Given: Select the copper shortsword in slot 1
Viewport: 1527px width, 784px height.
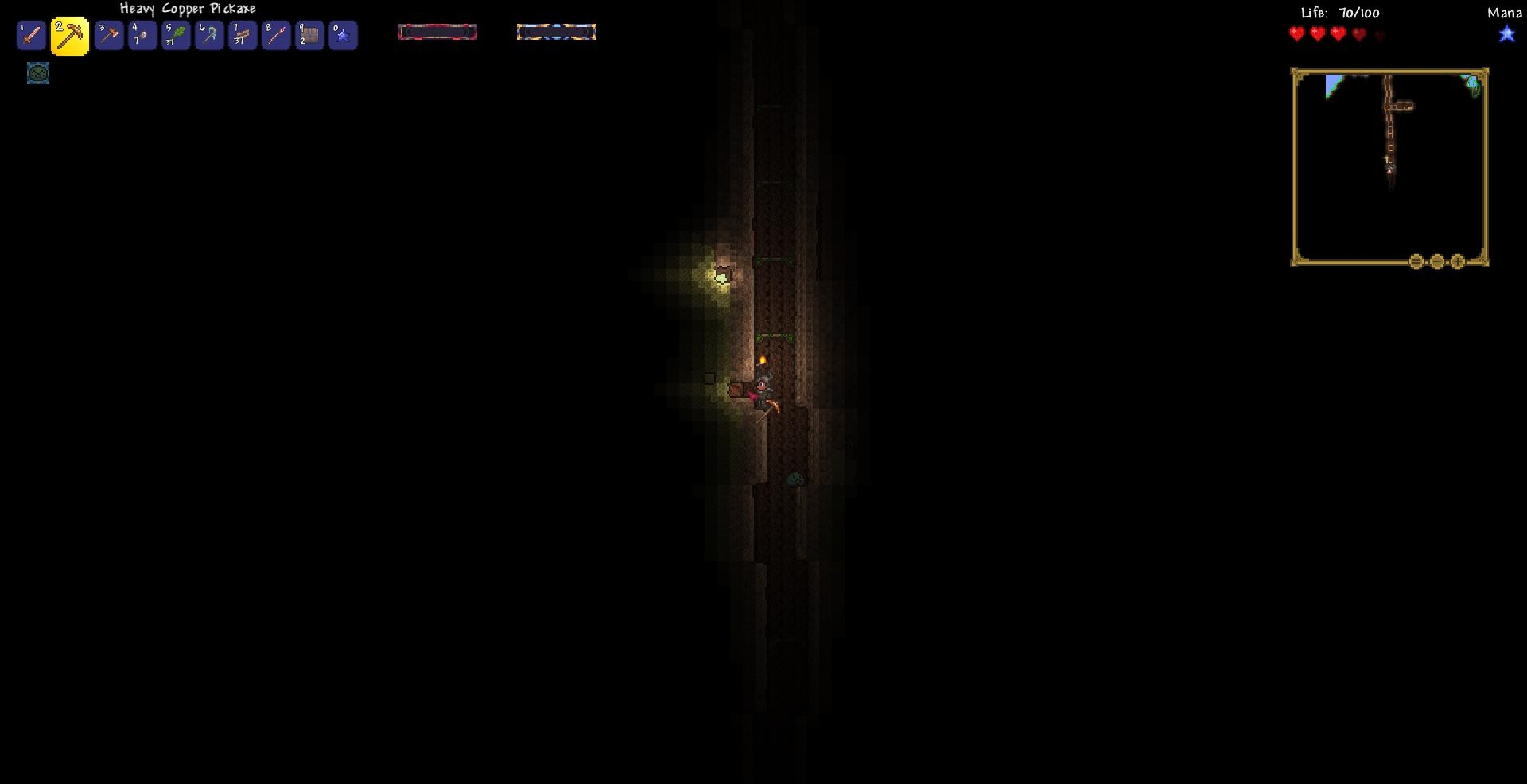Looking at the screenshot, I should coord(31,36).
